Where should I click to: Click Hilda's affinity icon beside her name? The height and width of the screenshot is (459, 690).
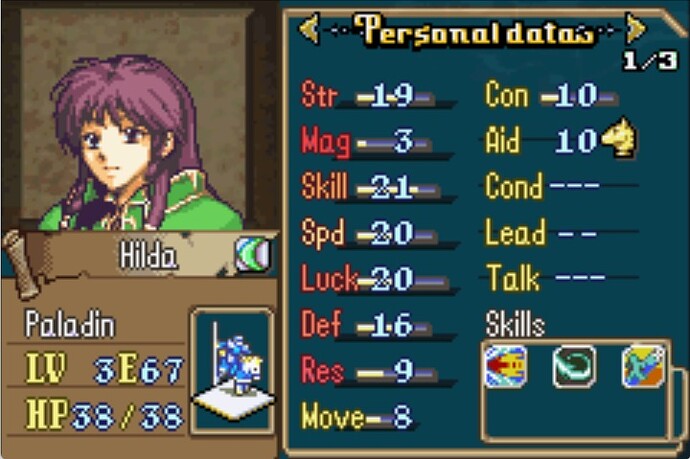[x=252, y=255]
